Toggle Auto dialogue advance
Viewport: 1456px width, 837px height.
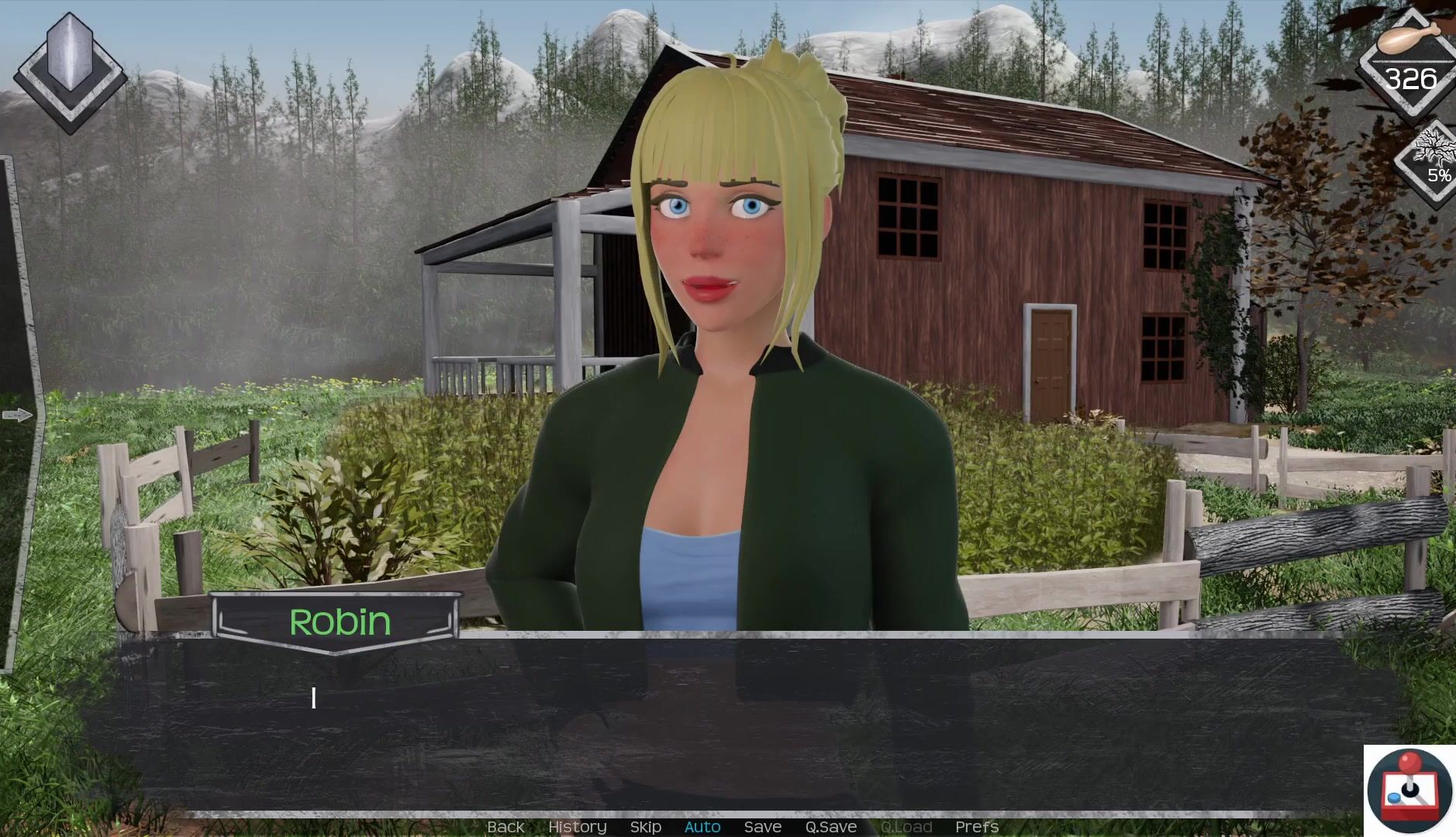(702, 827)
